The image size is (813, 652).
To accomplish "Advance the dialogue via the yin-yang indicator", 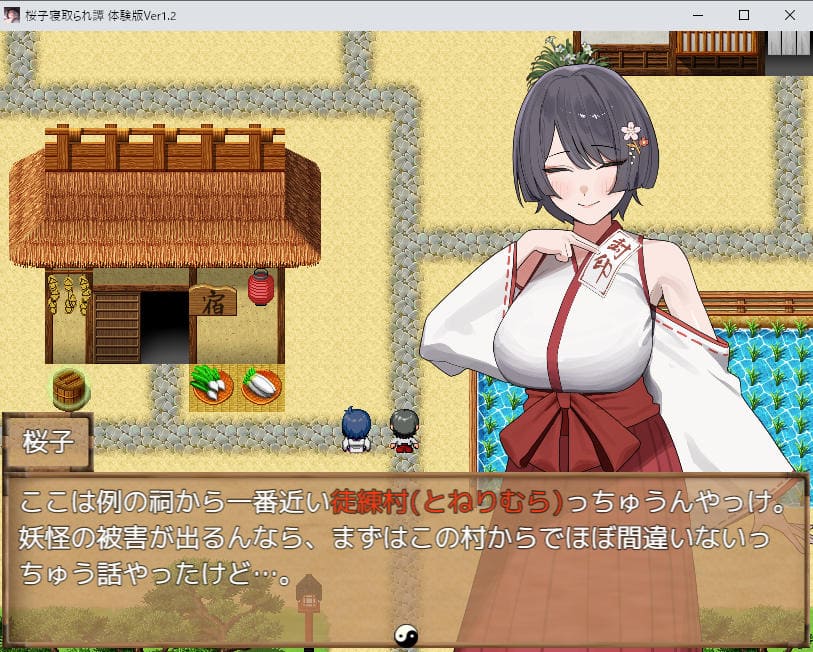I will 407,634.
